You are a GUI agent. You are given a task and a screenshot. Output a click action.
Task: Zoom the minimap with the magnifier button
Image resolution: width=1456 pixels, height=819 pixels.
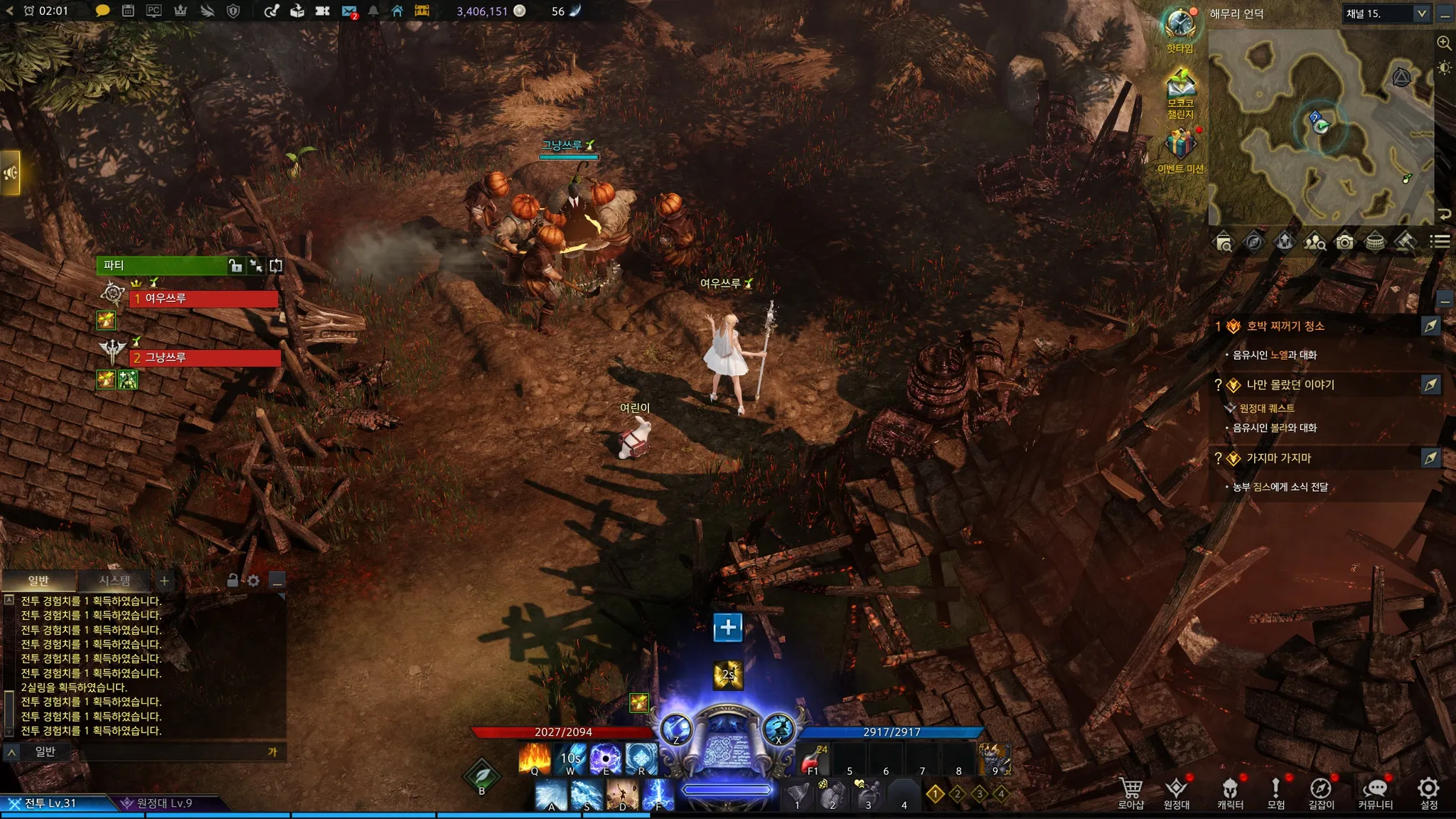click(x=1444, y=43)
